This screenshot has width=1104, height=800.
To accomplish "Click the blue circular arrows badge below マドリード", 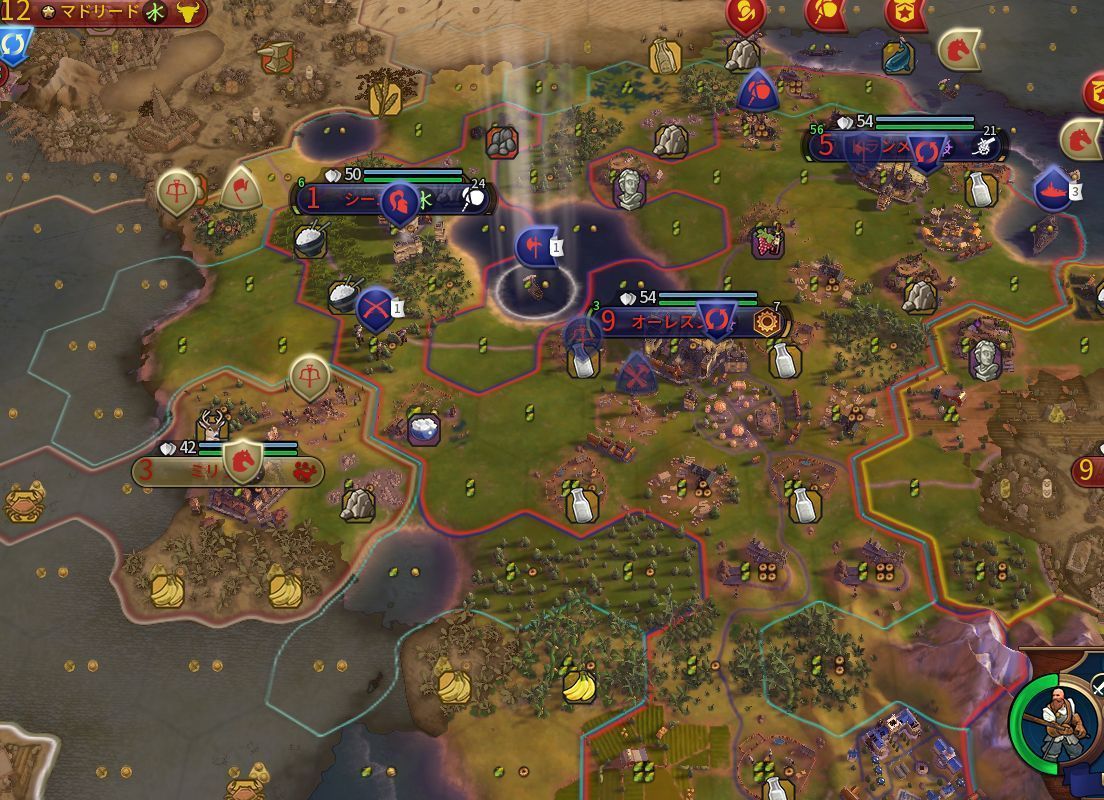I will [14, 44].
